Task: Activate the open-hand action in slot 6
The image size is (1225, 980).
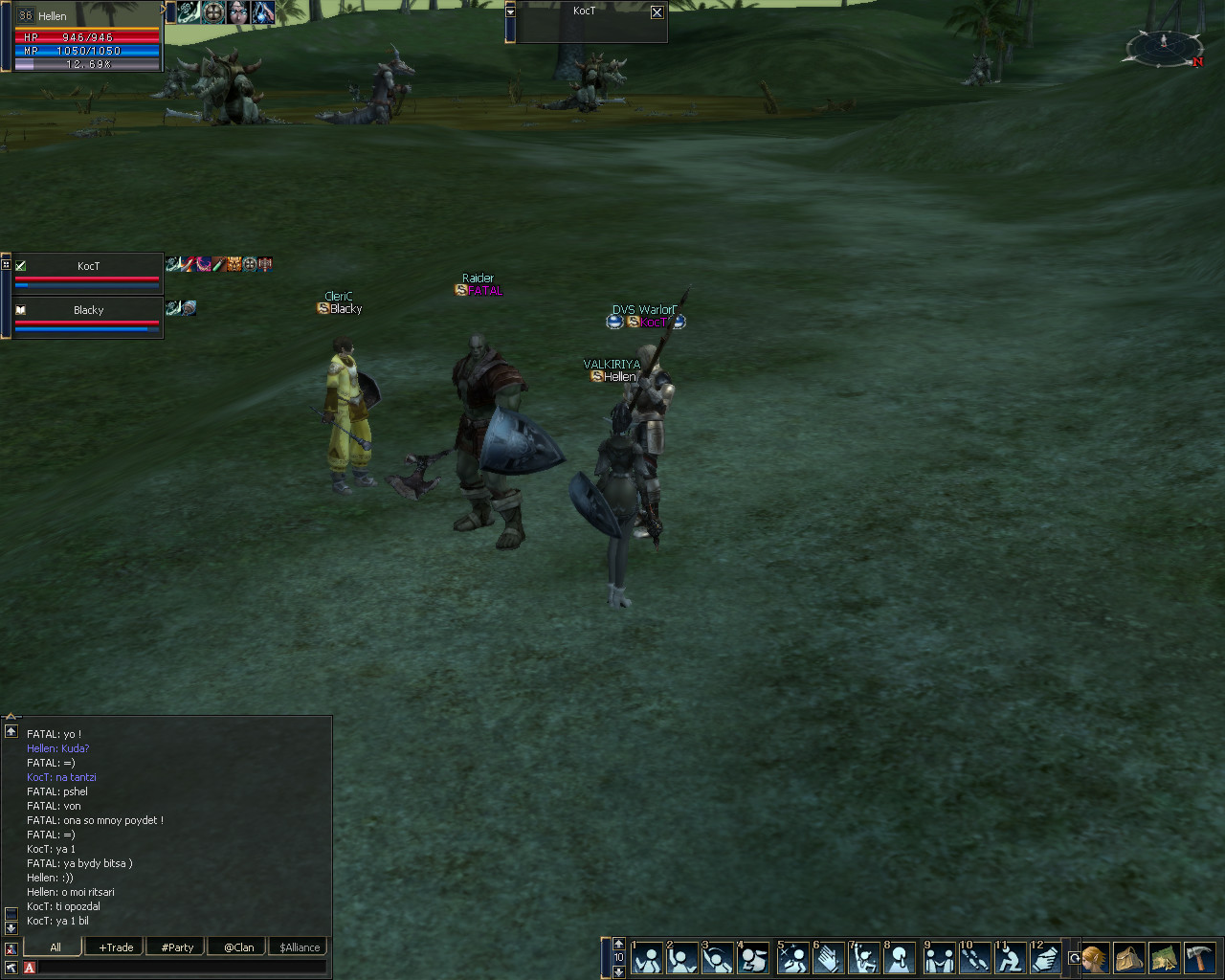Action: coord(829,958)
